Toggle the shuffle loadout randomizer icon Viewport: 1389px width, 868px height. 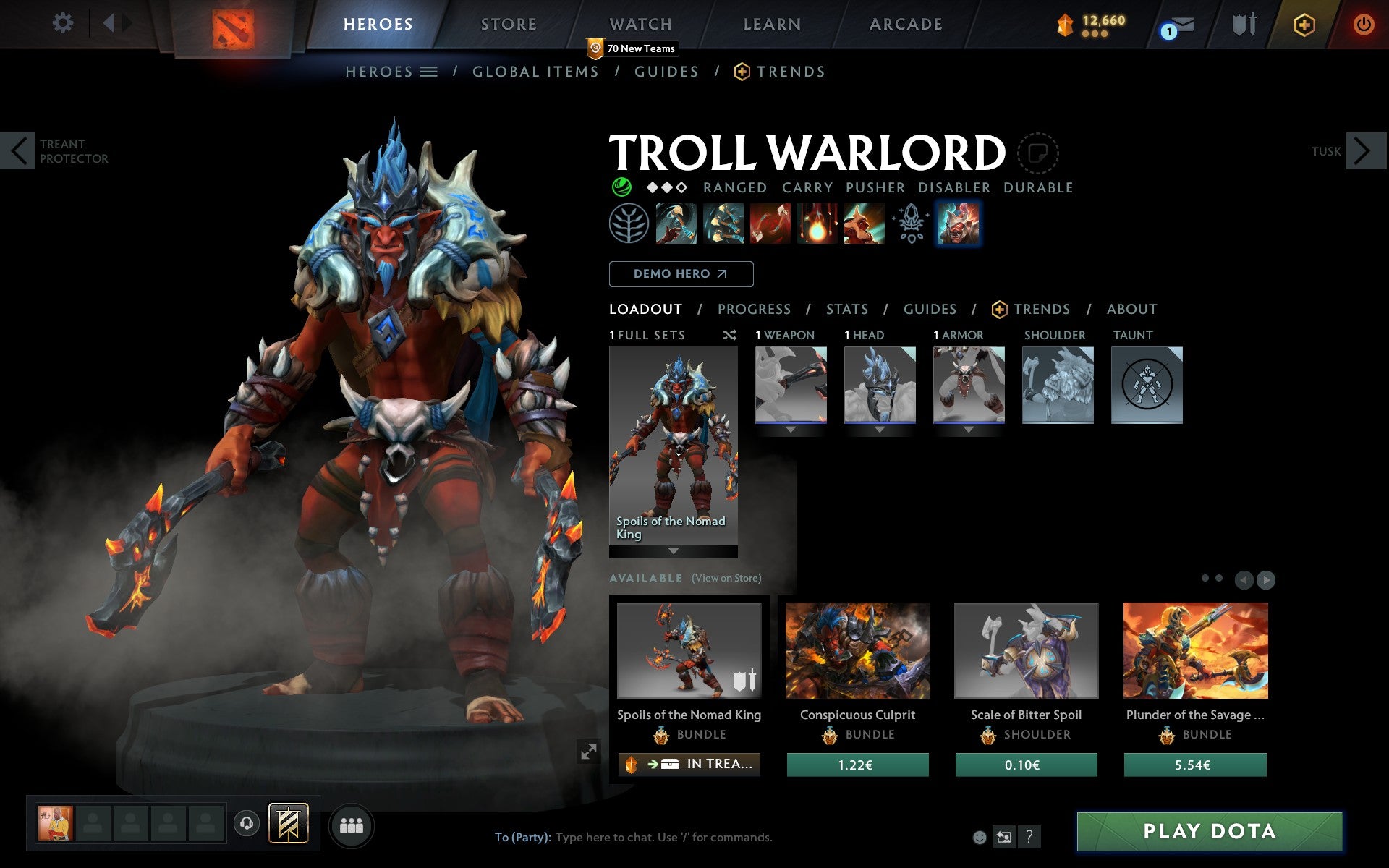pos(729,335)
